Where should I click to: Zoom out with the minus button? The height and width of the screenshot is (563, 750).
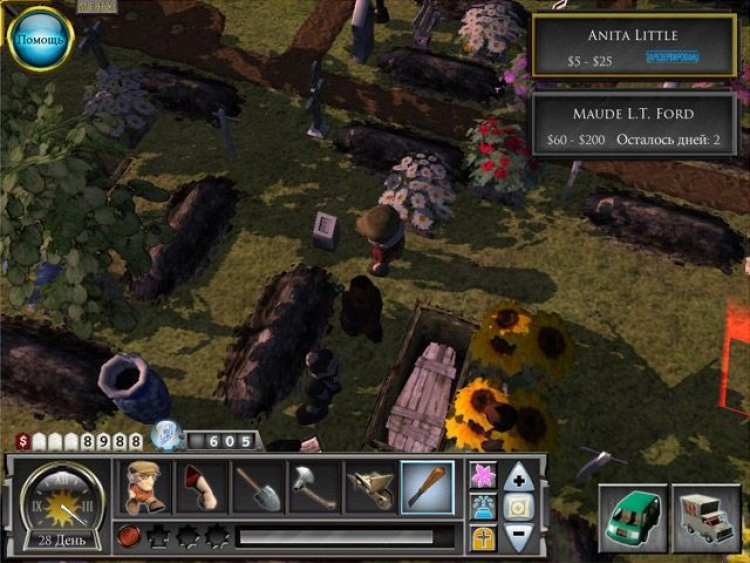click(x=518, y=537)
